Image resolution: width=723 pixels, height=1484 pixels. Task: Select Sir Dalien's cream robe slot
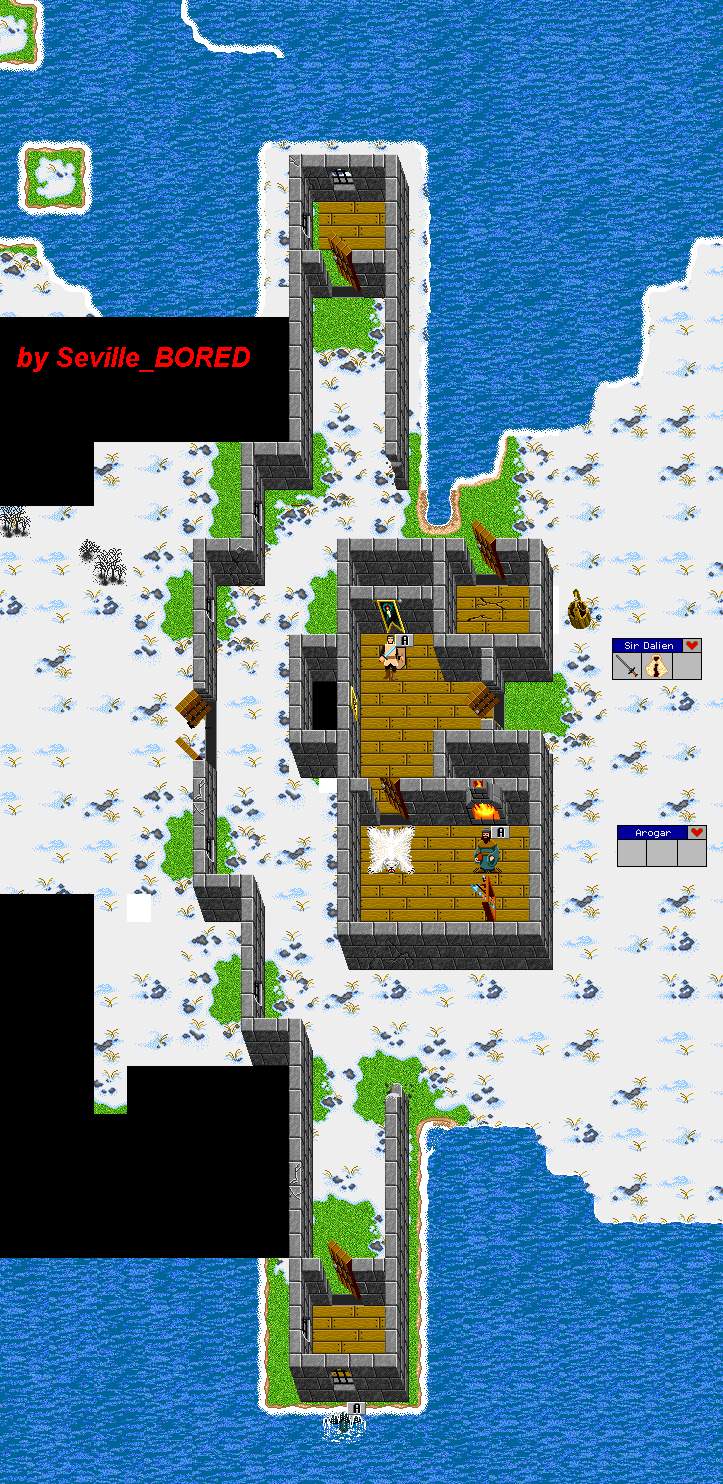657,667
